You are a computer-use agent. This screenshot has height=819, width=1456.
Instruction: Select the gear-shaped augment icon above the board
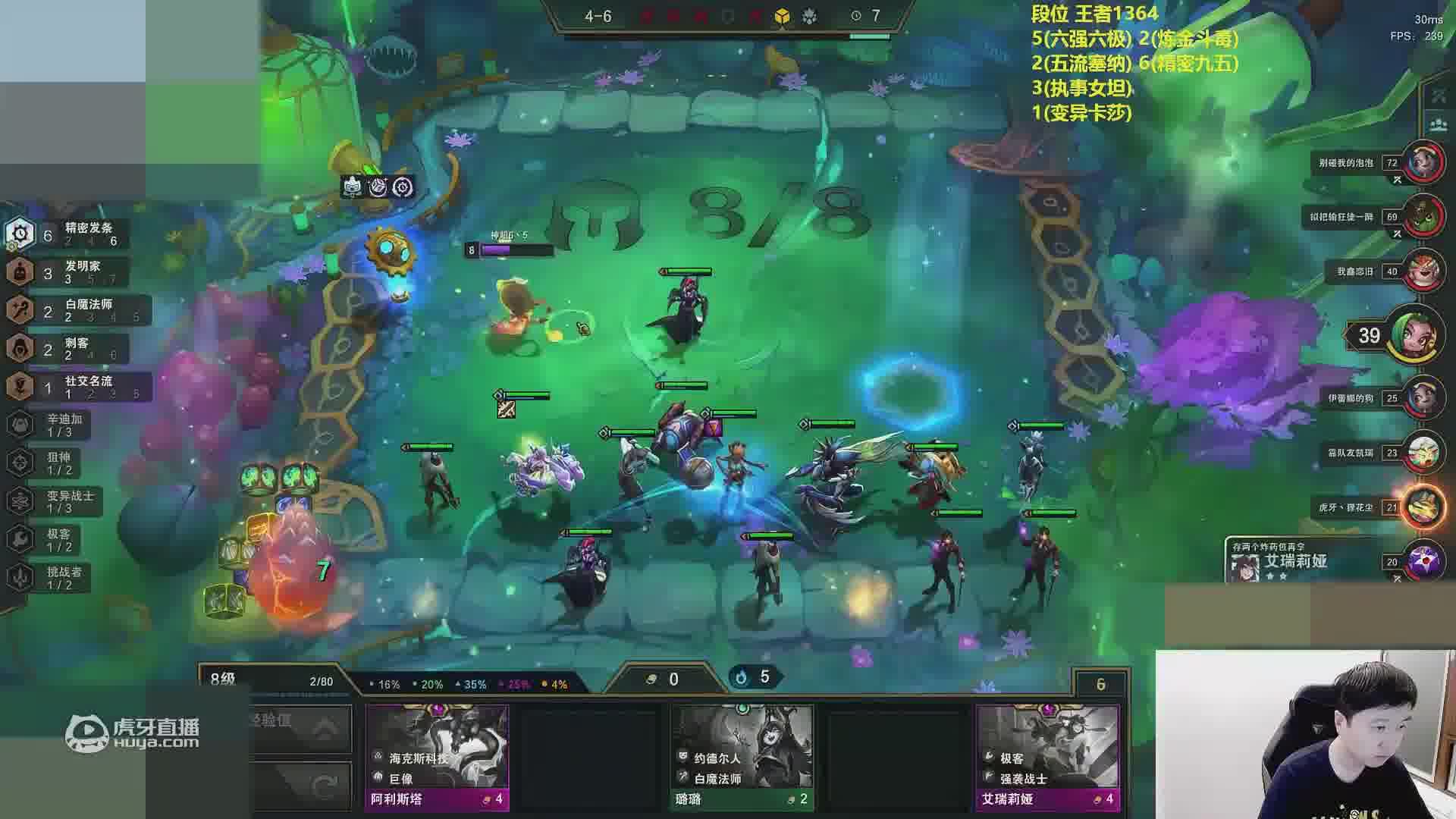click(403, 187)
